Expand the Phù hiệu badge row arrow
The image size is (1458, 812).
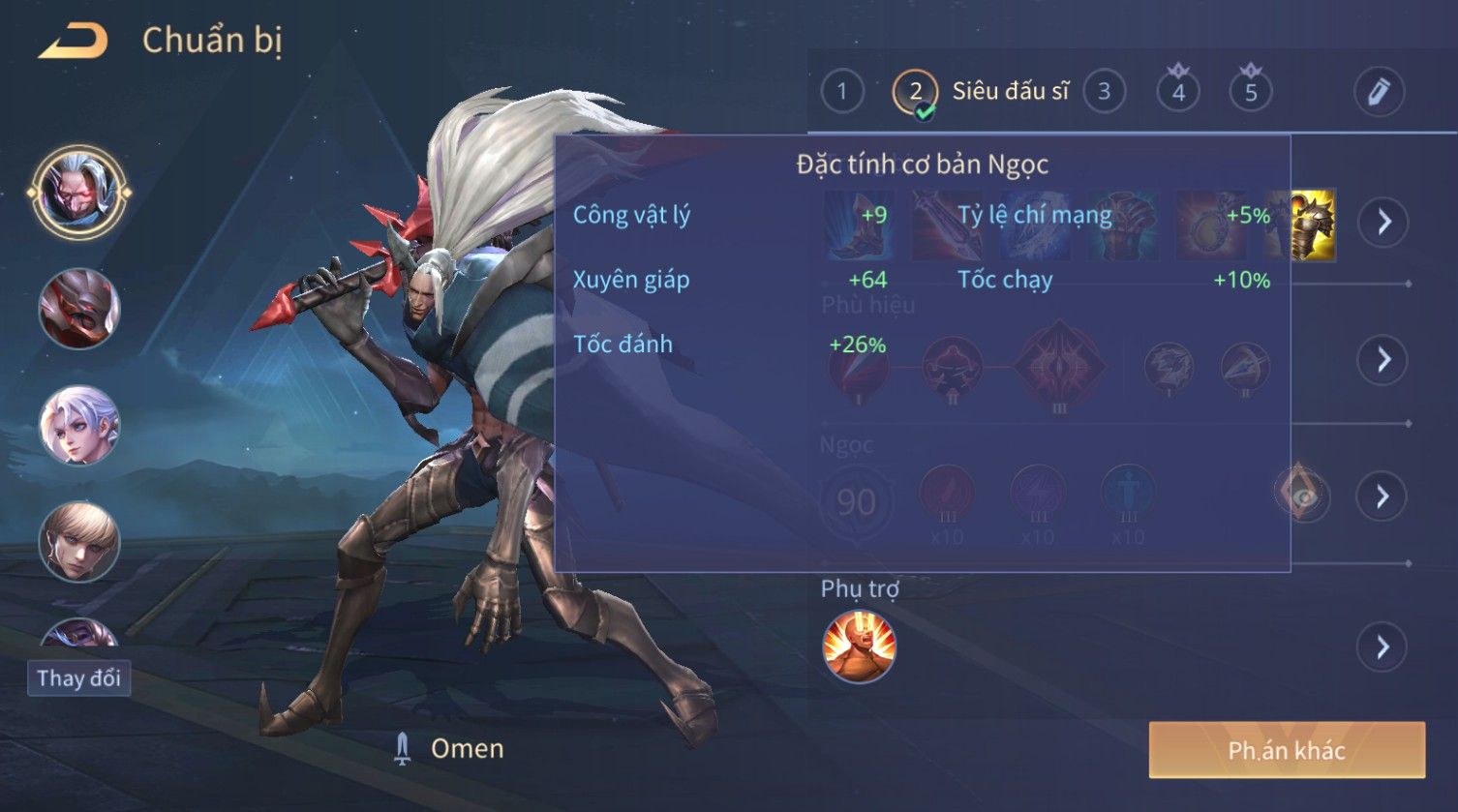(1383, 360)
